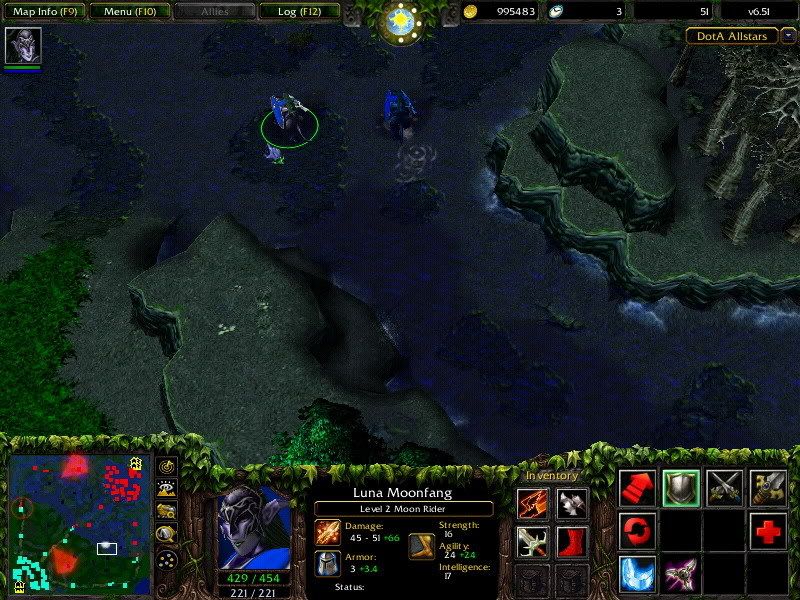Image resolution: width=800 pixels, height=600 pixels.
Task: Cast the blue Lucent Beam ability
Action: [637, 574]
